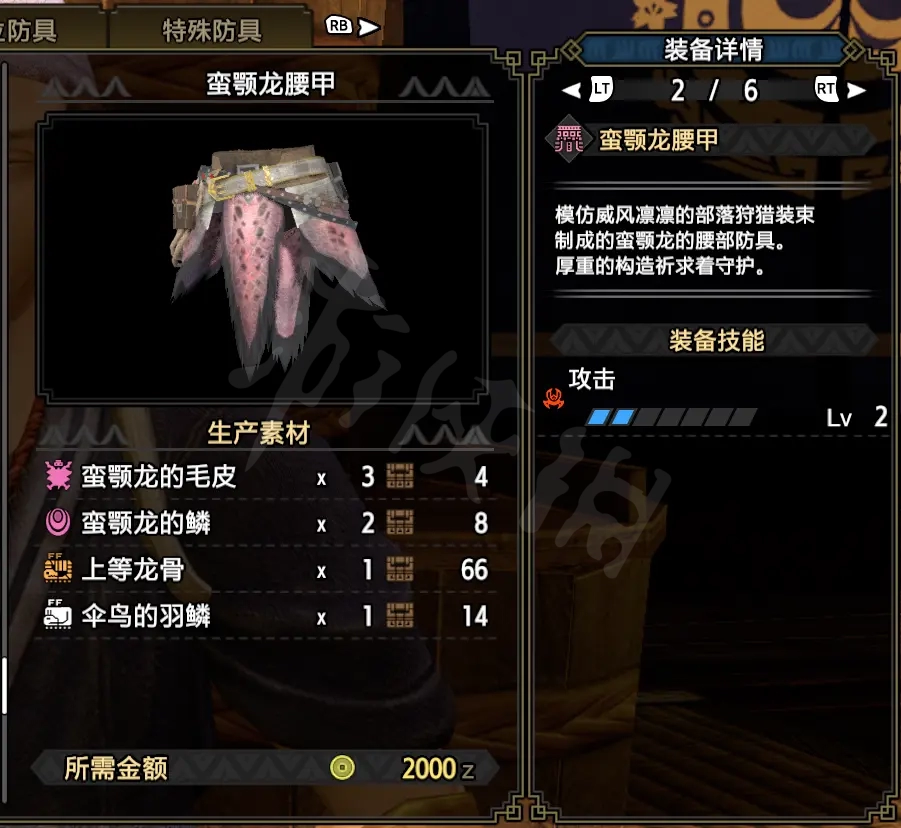Screen dimensions: 901x828
Task: Select the 蛮颚龙的鳞 material row
Action: (265, 522)
